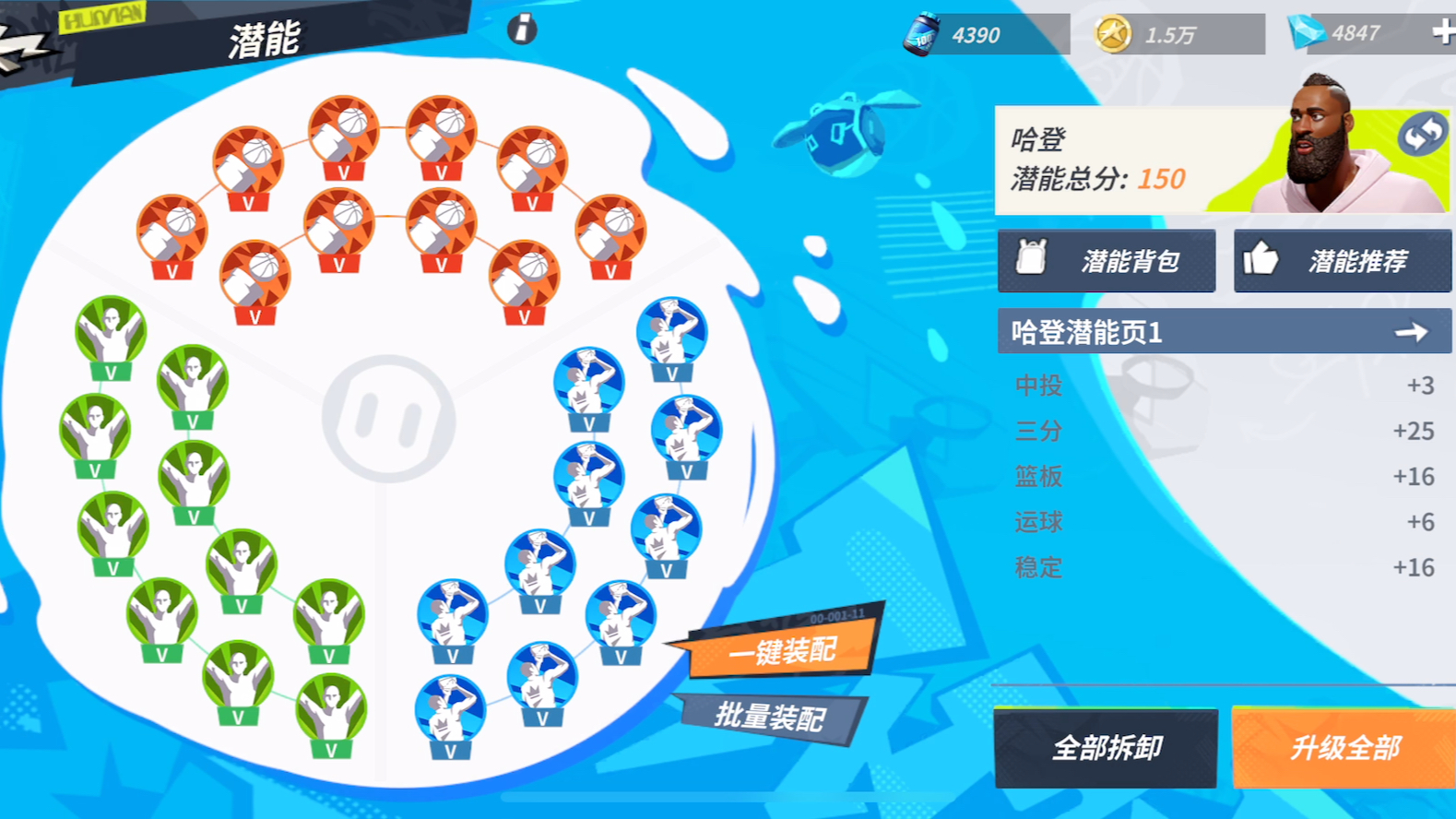Click the energy drink currency icon
Screen dimensions: 1456x819
click(920, 30)
